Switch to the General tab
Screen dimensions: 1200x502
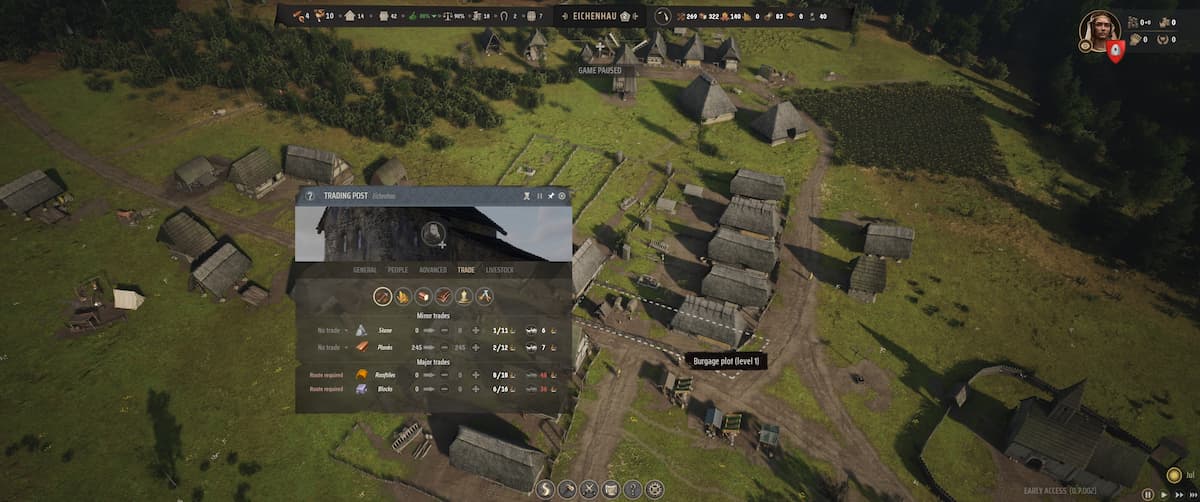click(x=367, y=270)
